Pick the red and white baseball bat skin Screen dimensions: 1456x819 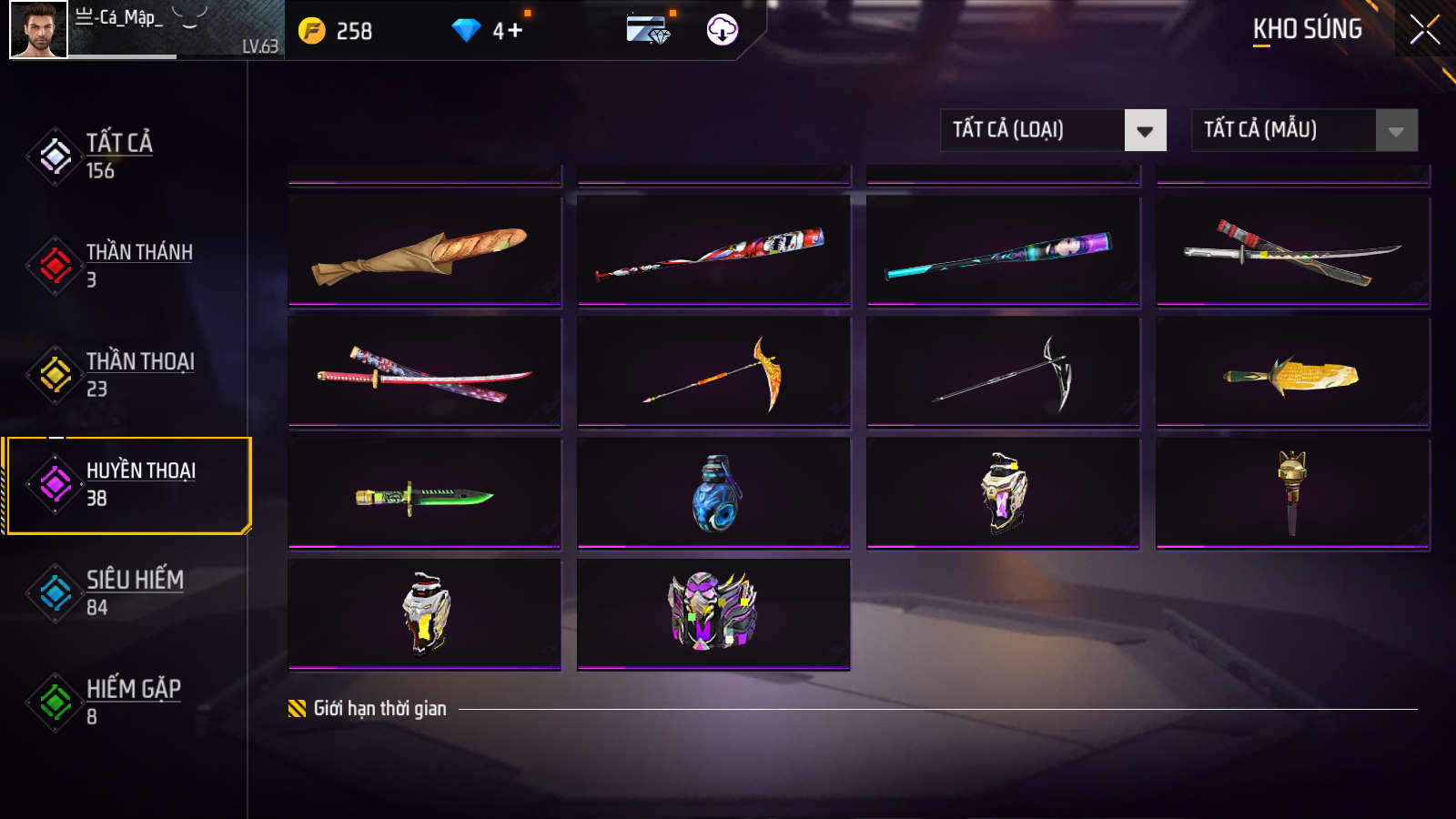(713, 251)
